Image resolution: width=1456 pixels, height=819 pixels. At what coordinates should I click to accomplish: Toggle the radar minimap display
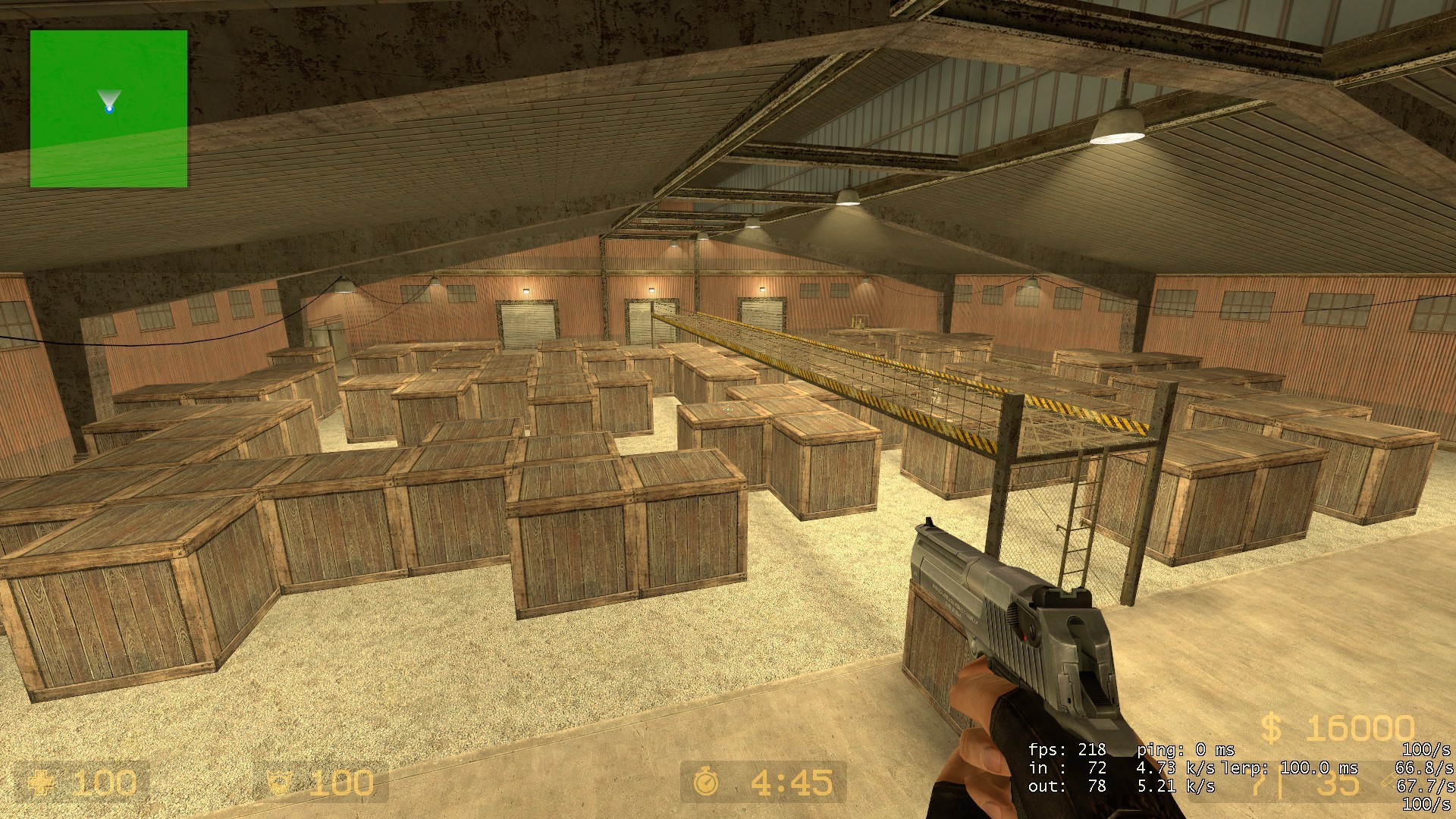(x=108, y=108)
